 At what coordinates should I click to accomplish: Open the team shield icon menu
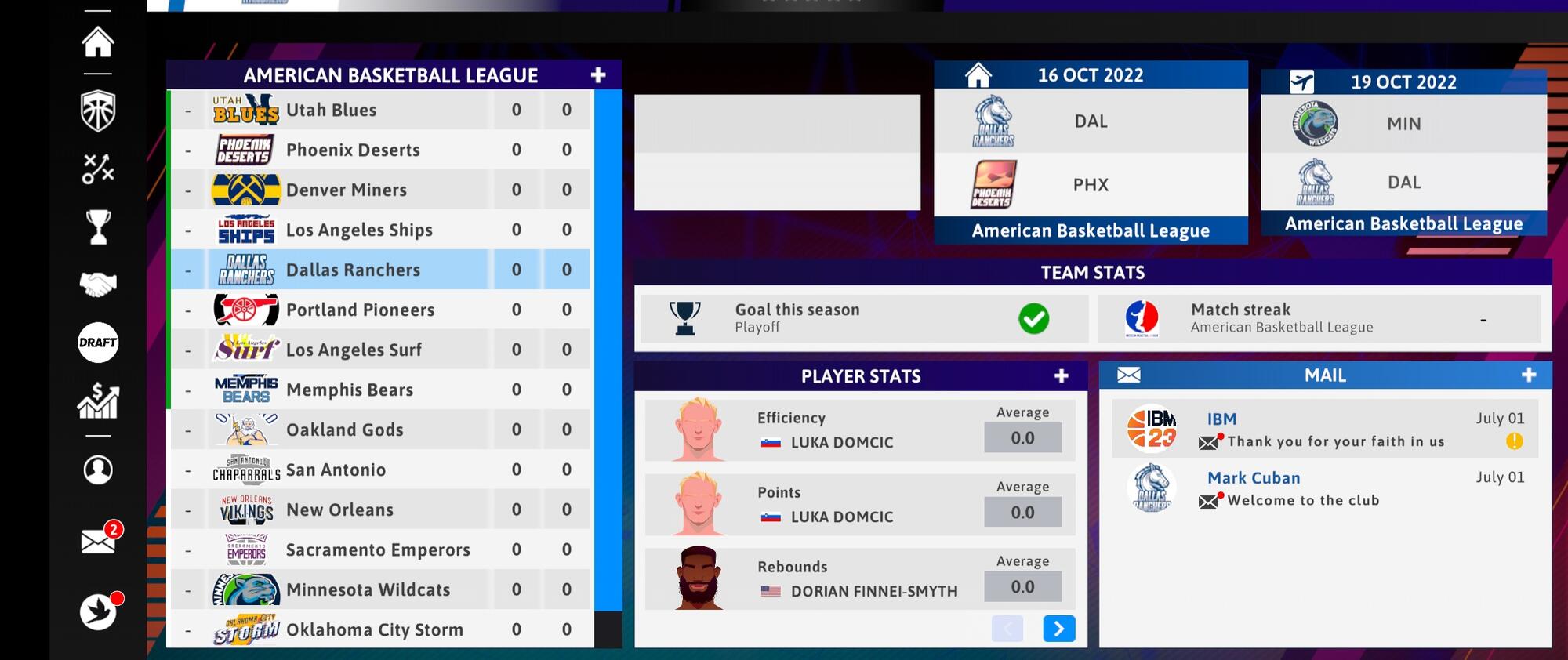point(98,111)
